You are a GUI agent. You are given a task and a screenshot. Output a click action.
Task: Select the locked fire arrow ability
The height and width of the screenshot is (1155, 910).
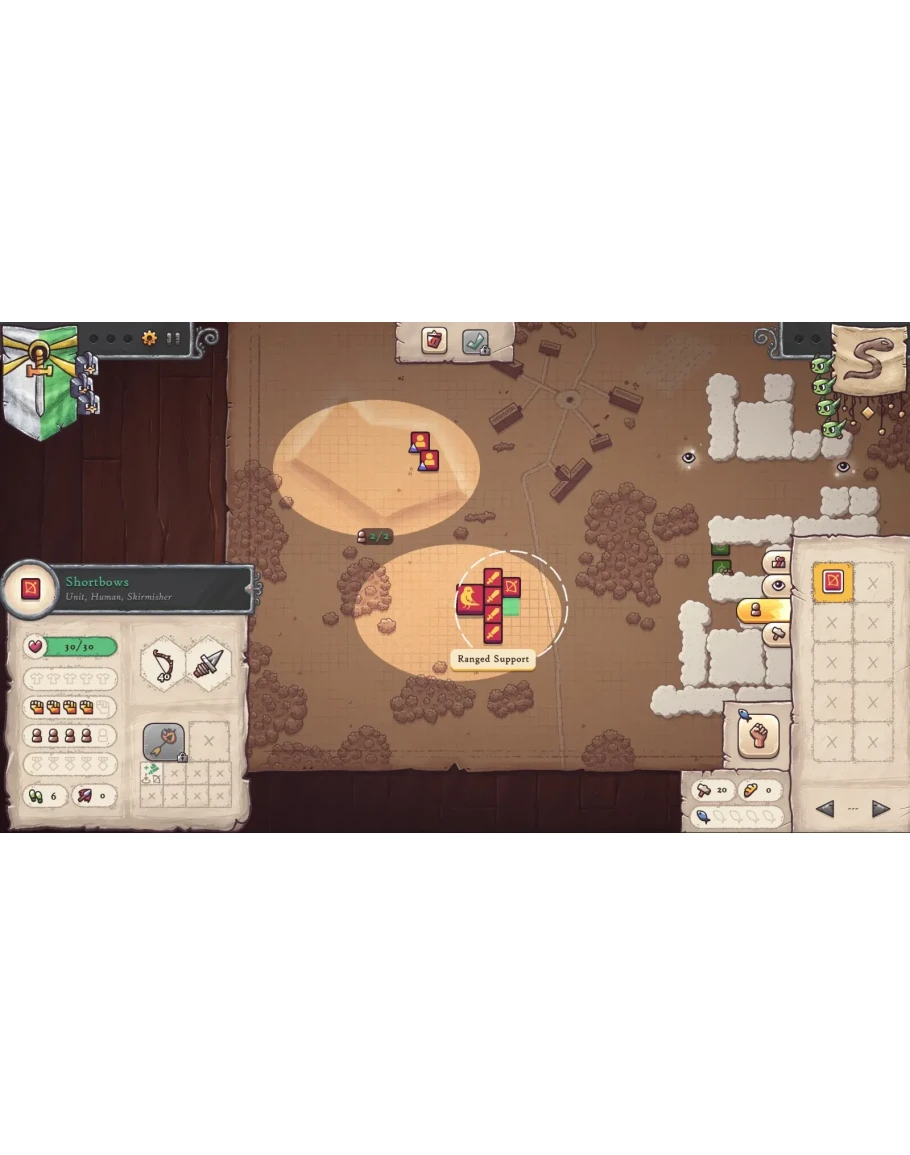[163, 742]
